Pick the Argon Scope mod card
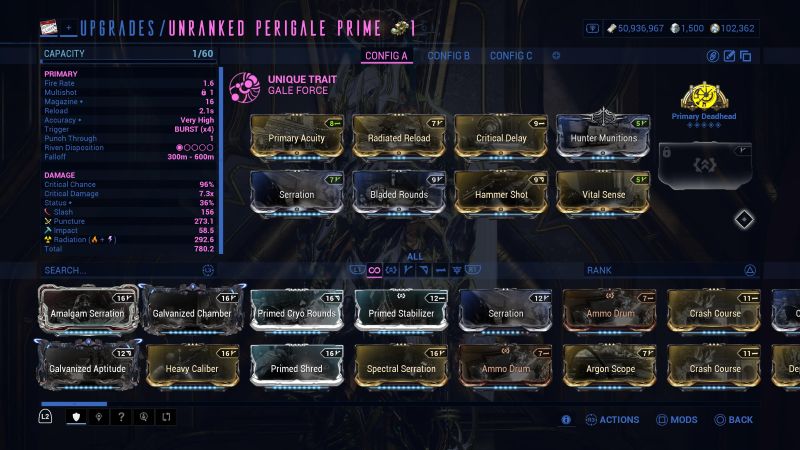This screenshot has width=800, height=450. click(x=610, y=367)
